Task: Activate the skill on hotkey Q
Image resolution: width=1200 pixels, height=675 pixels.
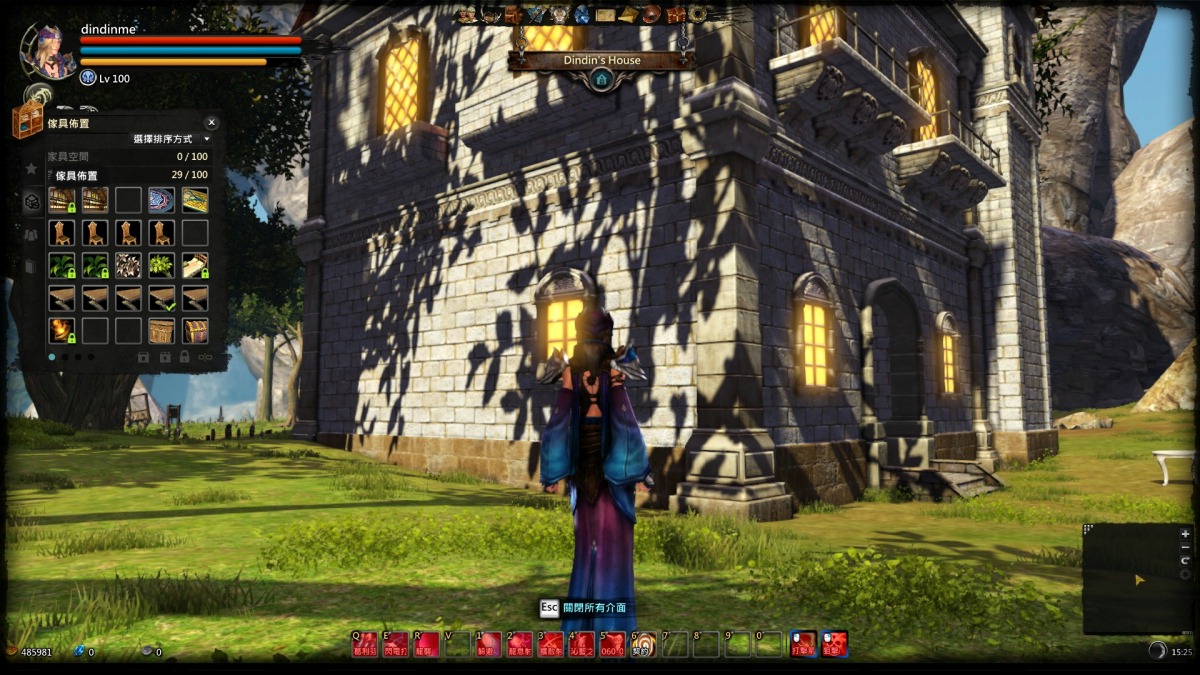Action: click(x=366, y=645)
